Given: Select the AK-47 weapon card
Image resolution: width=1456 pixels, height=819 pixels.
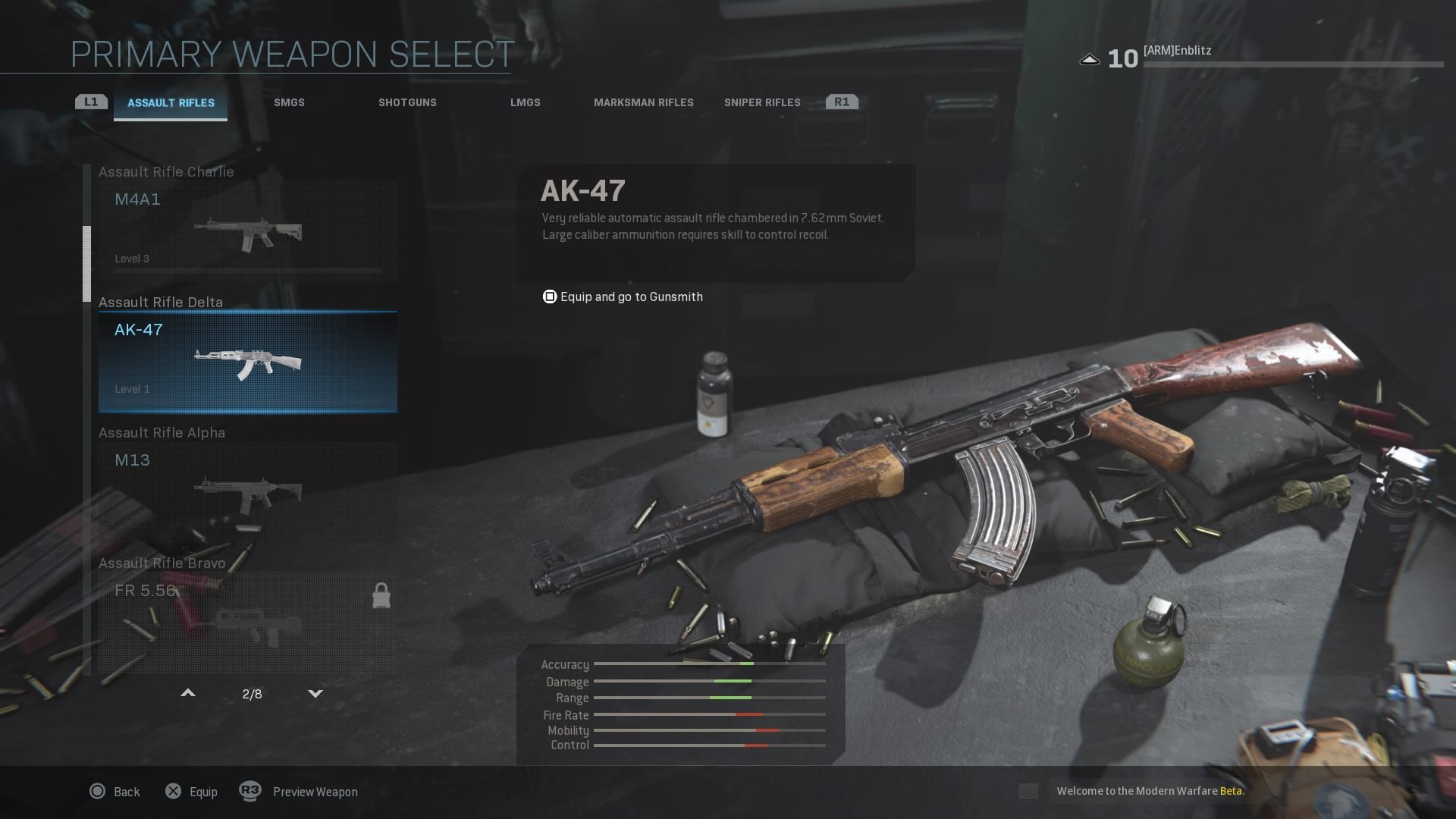Looking at the screenshot, I should coord(247,362).
